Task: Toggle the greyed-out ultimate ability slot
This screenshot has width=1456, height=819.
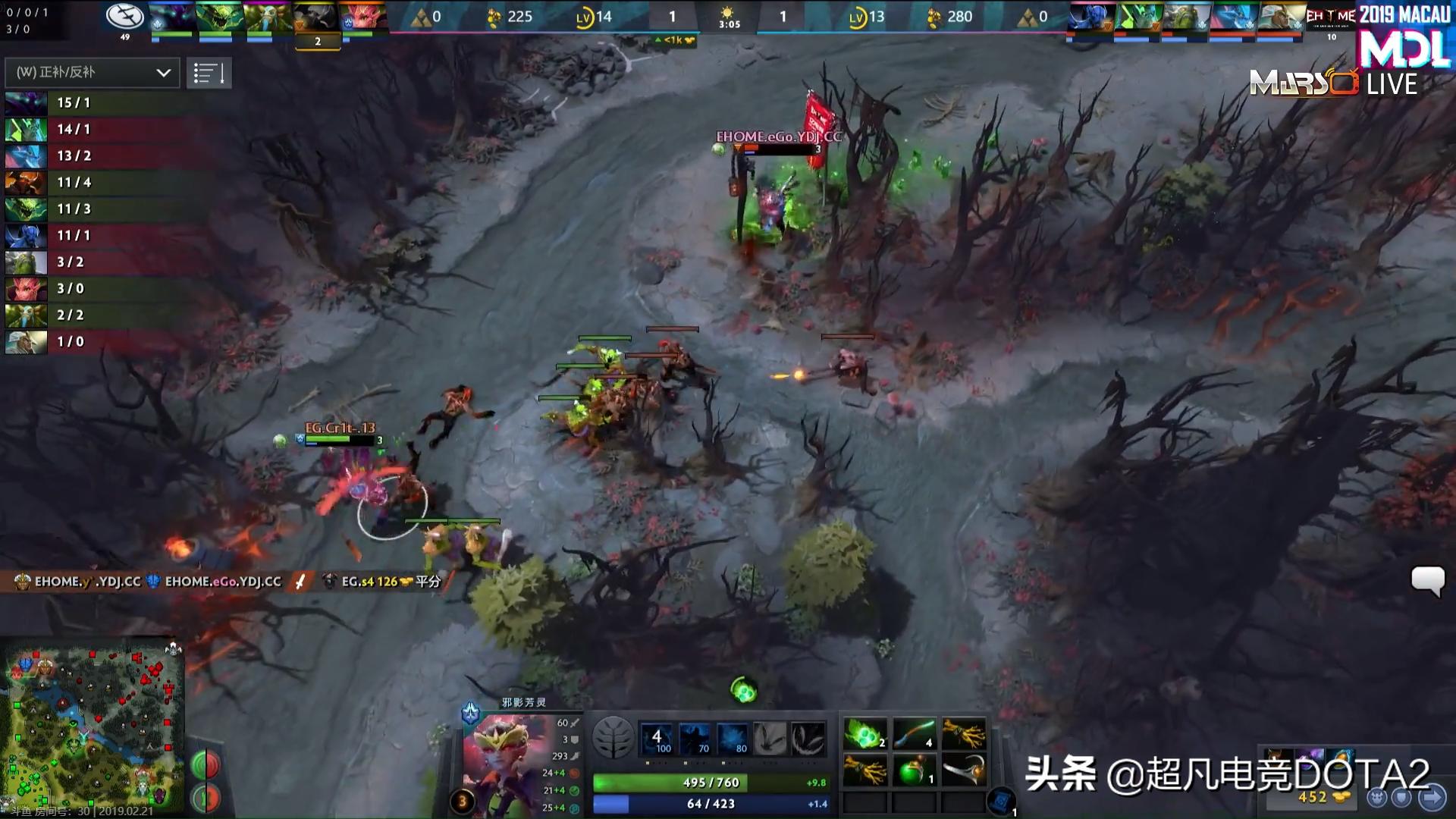Action: pyautogui.click(x=811, y=736)
